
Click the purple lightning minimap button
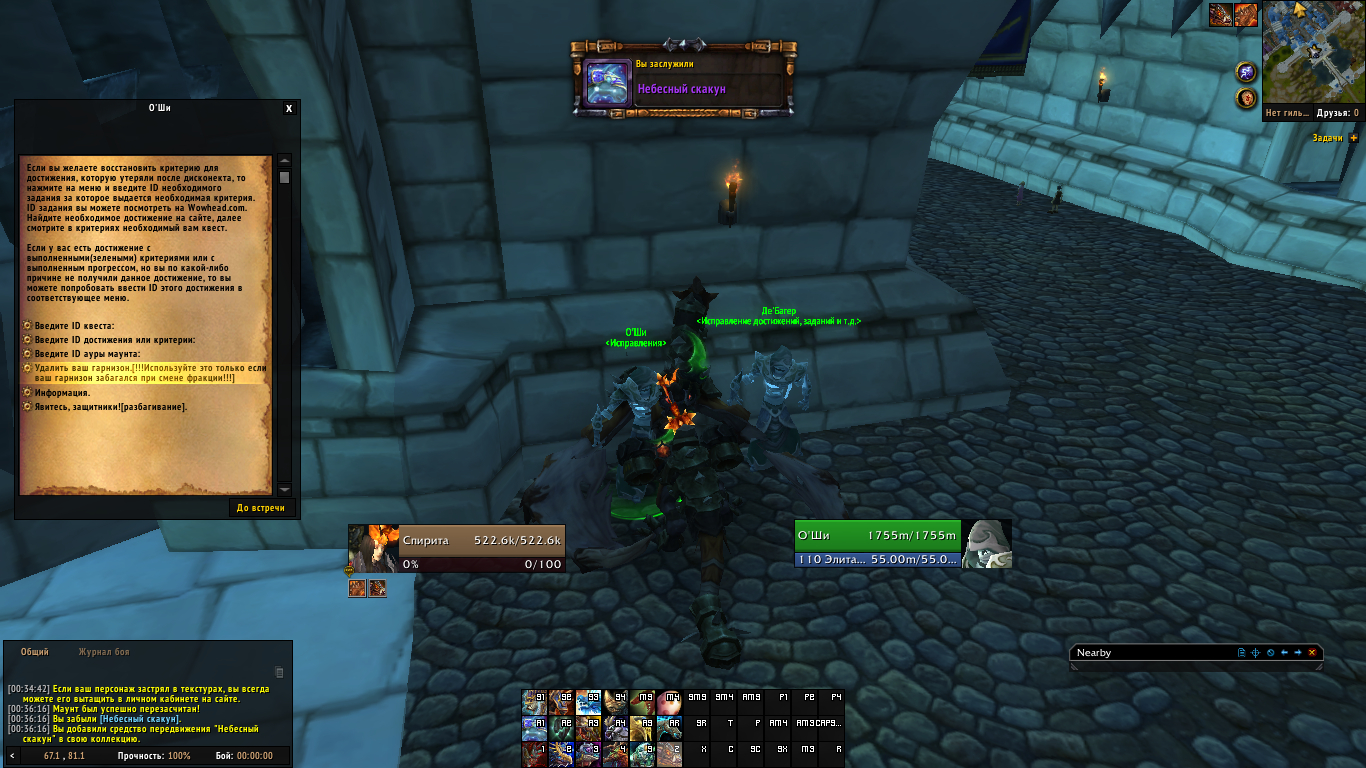1246,72
